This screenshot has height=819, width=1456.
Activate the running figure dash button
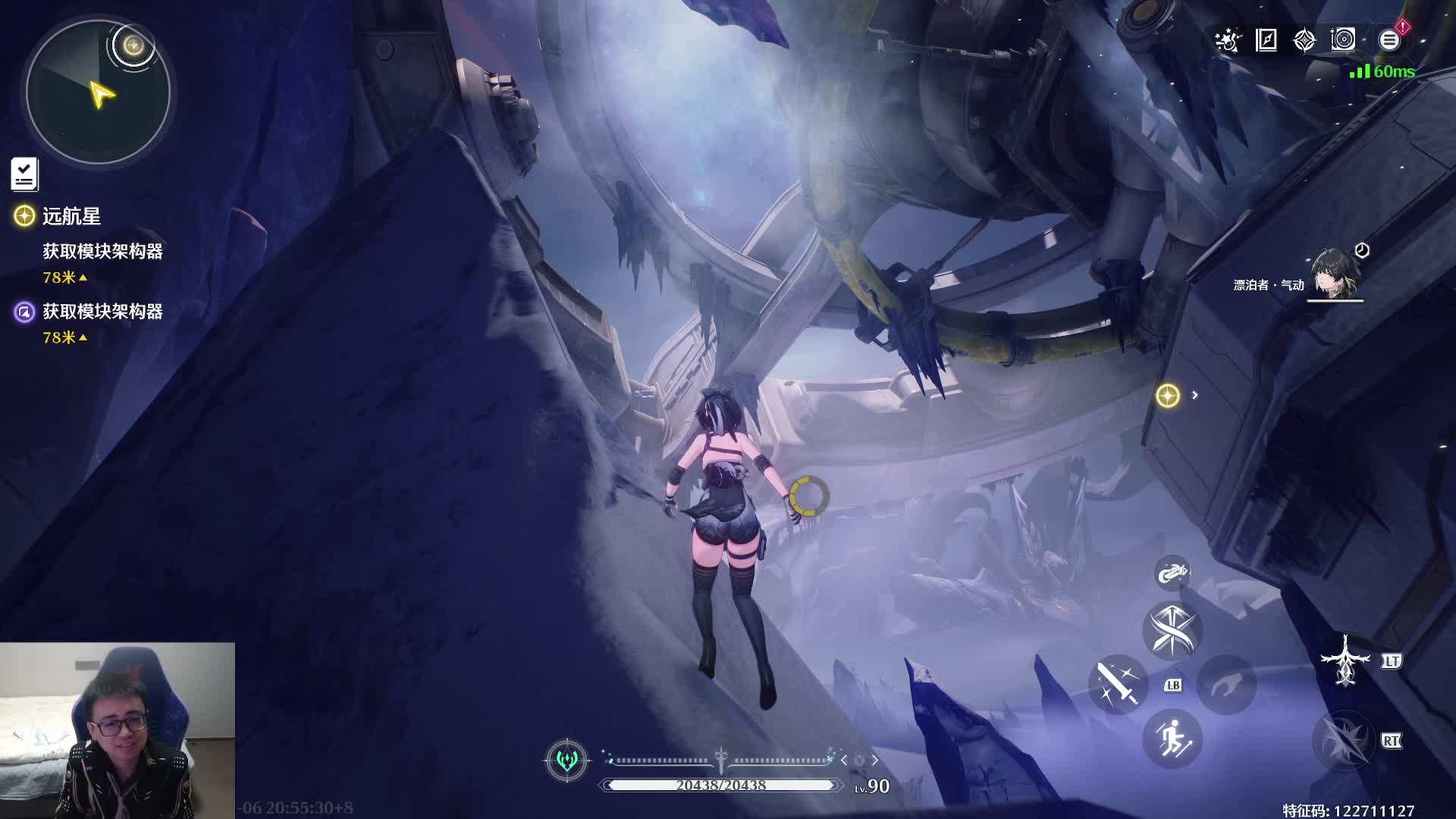coord(1172,739)
